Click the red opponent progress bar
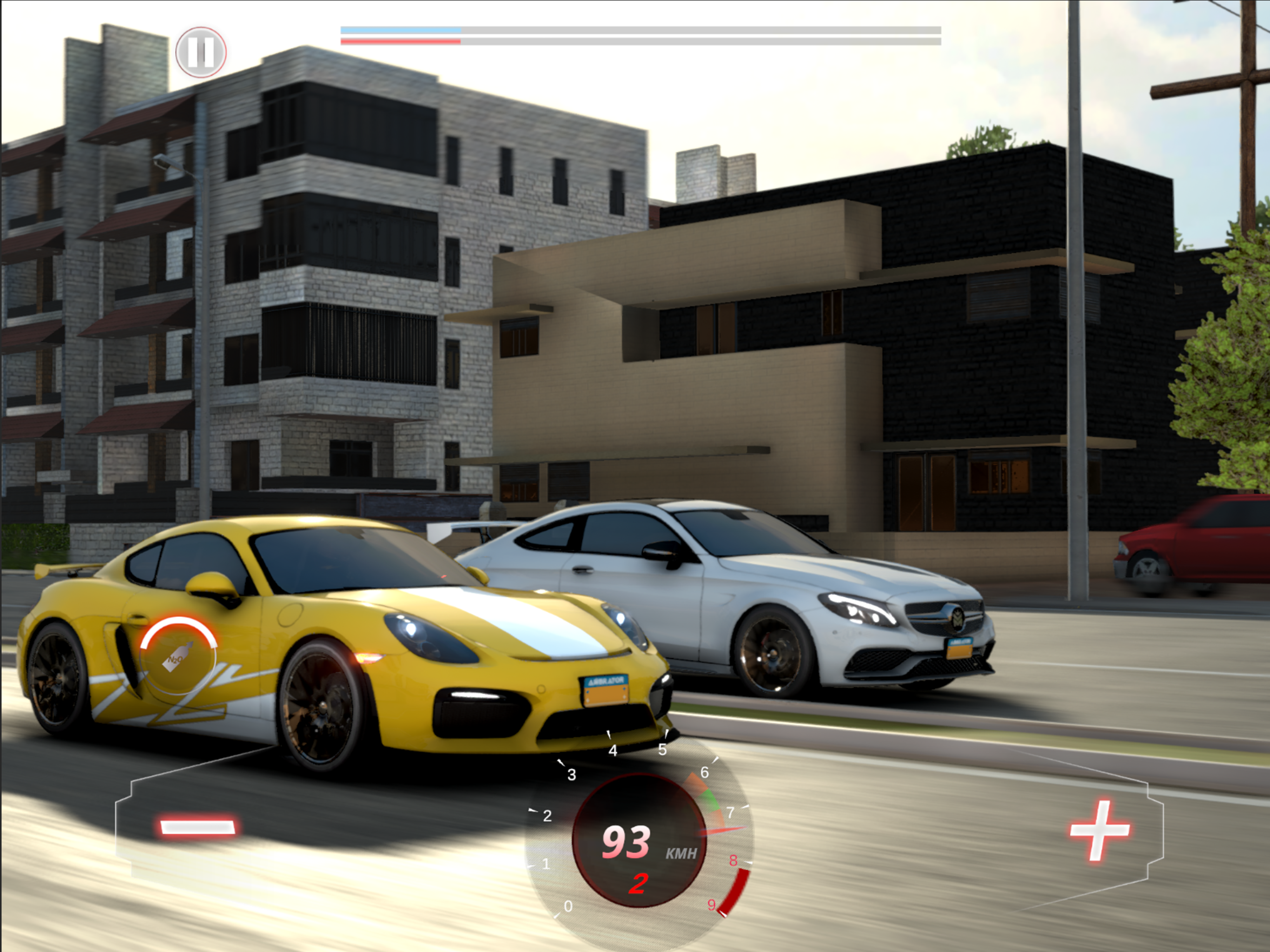 pyautogui.click(x=402, y=42)
